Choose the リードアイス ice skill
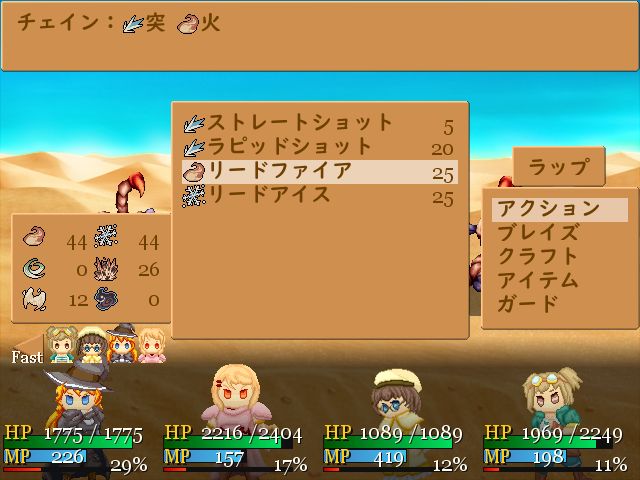The height and width of the screenshot is (480, 640). pos(300,195)
